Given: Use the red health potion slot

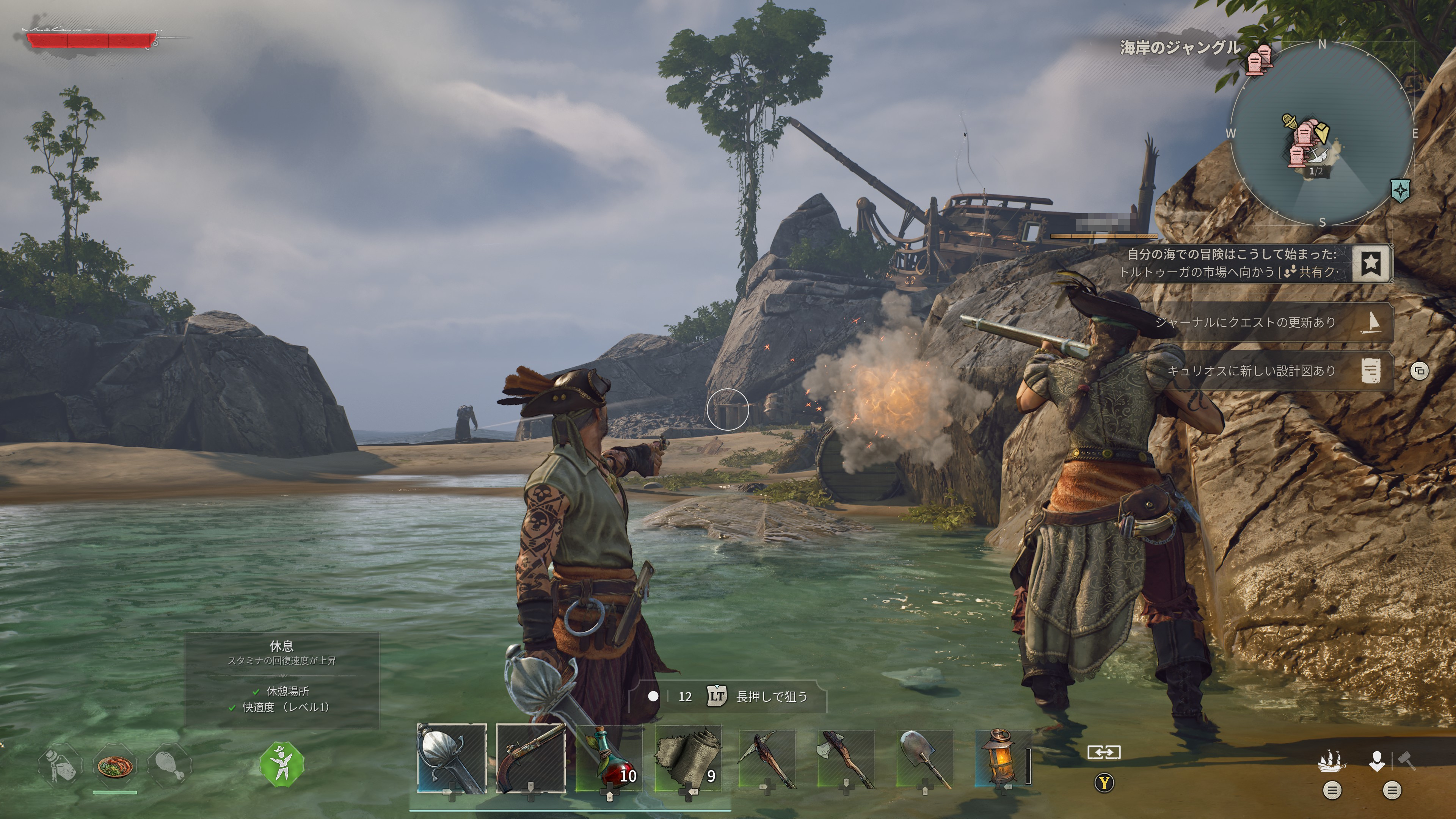Looking at the screenshot, I should [609, 758].
